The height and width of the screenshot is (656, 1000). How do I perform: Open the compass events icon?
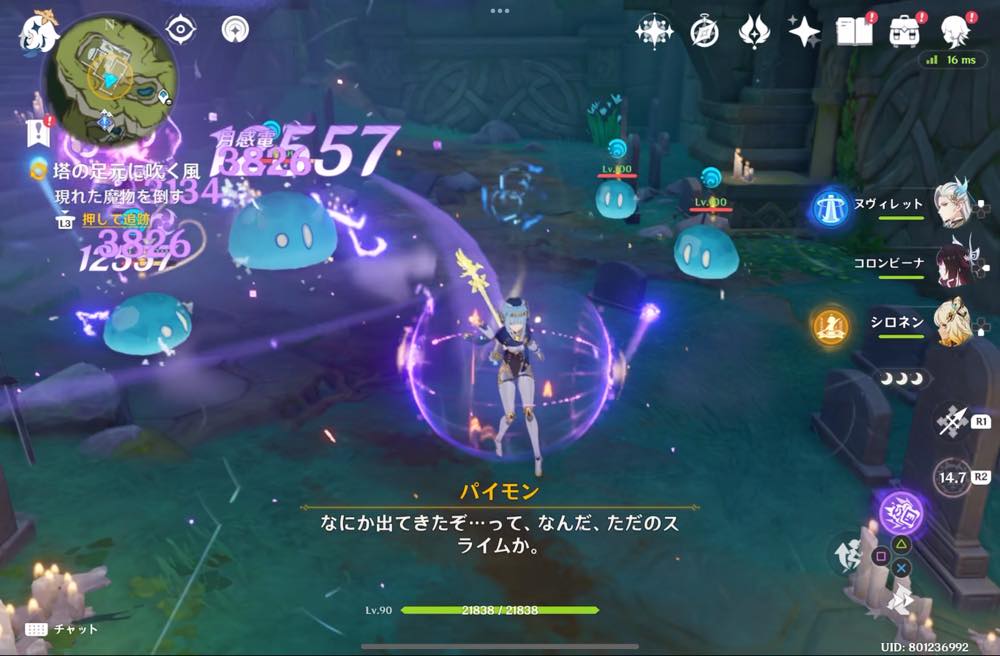pos(704,32)
